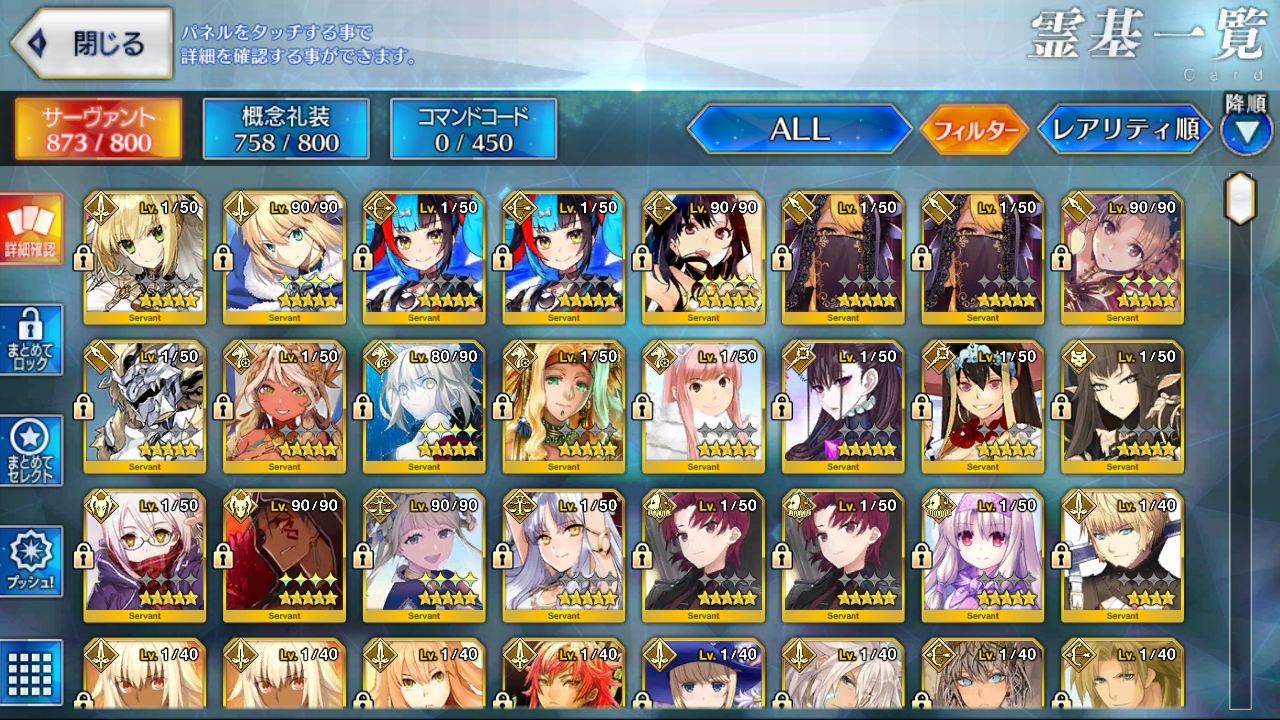
Task: Select the pink-haired servant card in white
Action: pyautogui.click(x=703, y=407)
